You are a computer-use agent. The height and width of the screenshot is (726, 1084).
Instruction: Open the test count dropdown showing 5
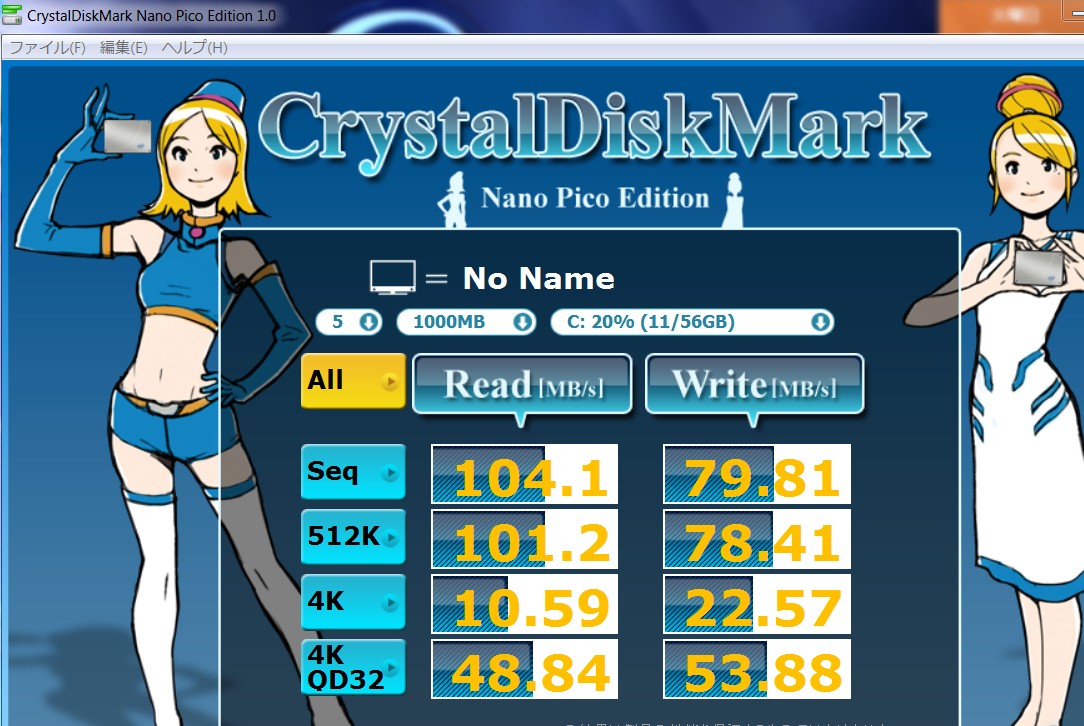coord(349,322)
